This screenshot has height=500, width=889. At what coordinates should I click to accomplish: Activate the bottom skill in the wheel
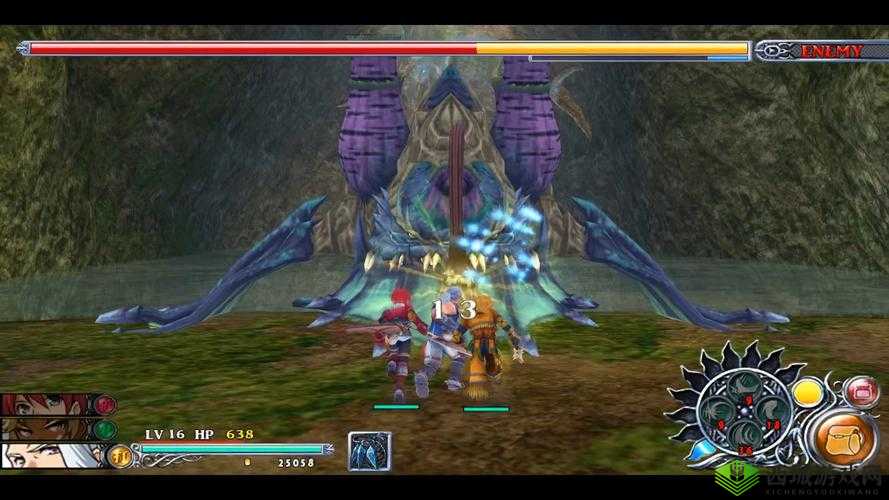[x=746, y=438]
